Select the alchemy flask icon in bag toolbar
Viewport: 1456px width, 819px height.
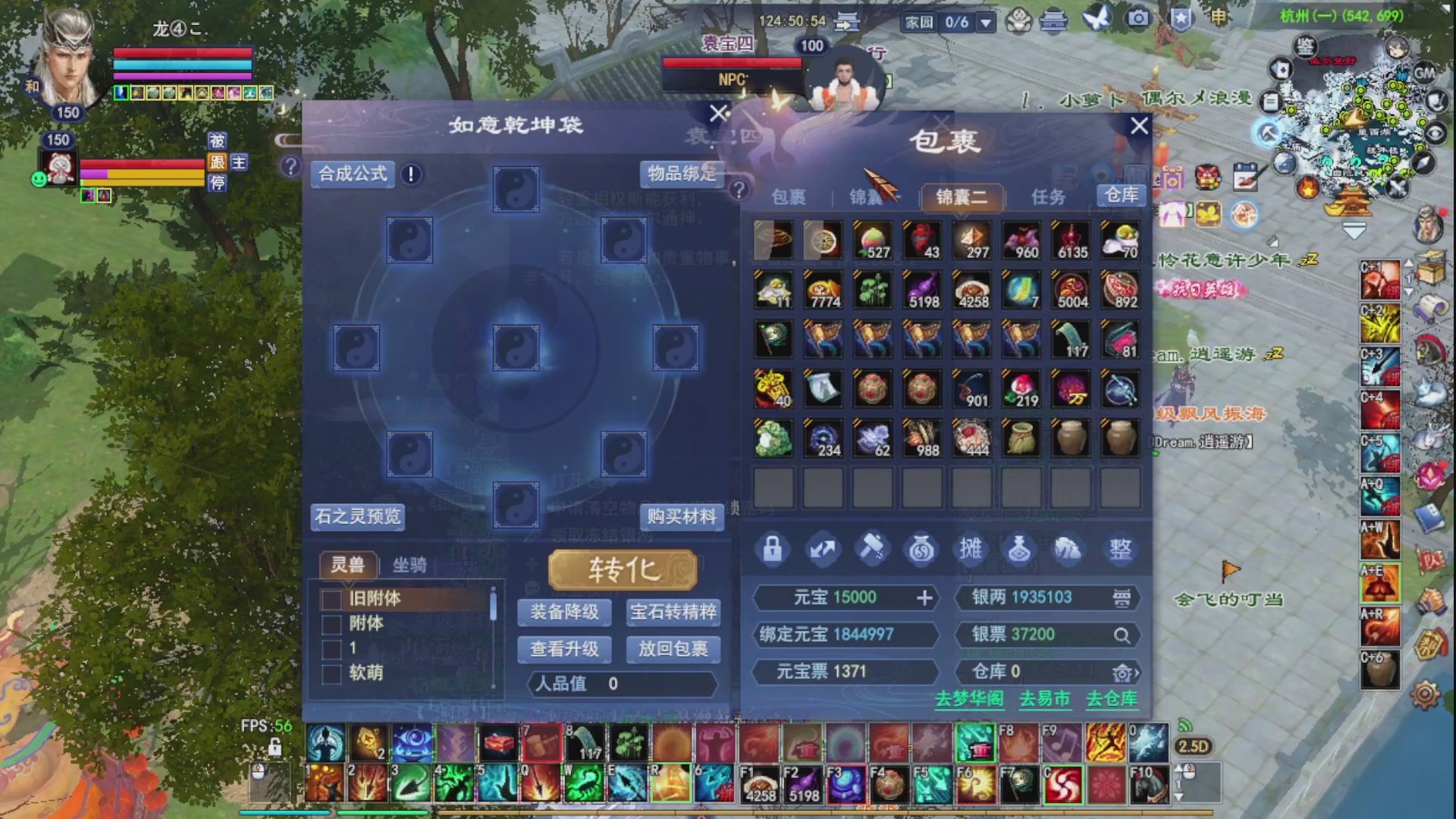[x=1020, y=549]
